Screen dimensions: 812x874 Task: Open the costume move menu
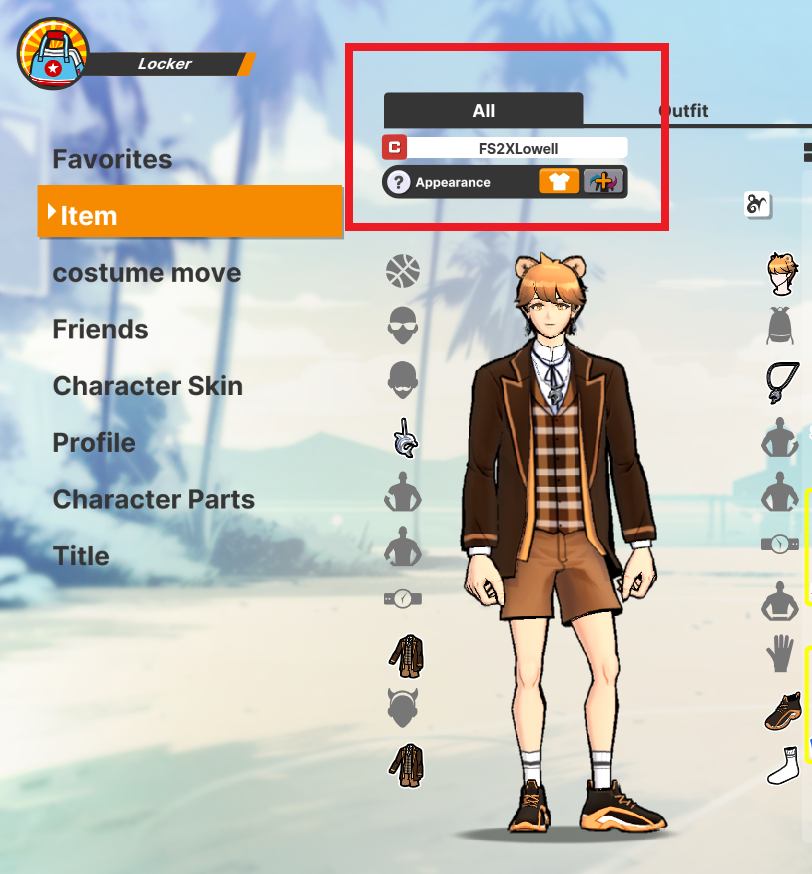tap(146, 273)
